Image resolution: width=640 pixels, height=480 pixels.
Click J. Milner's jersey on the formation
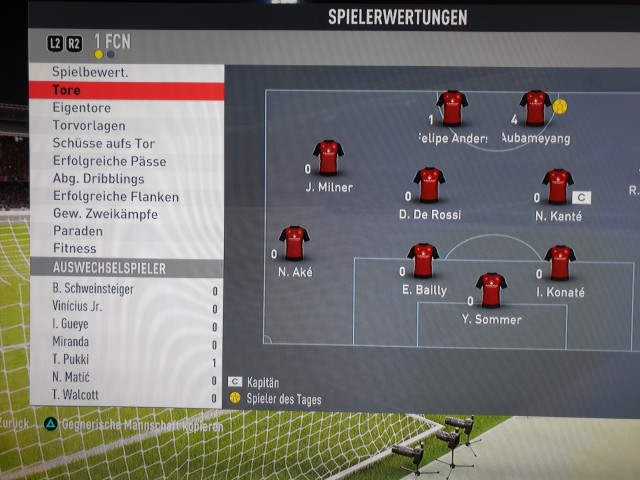pyautogui.click(x=328, y=157)
